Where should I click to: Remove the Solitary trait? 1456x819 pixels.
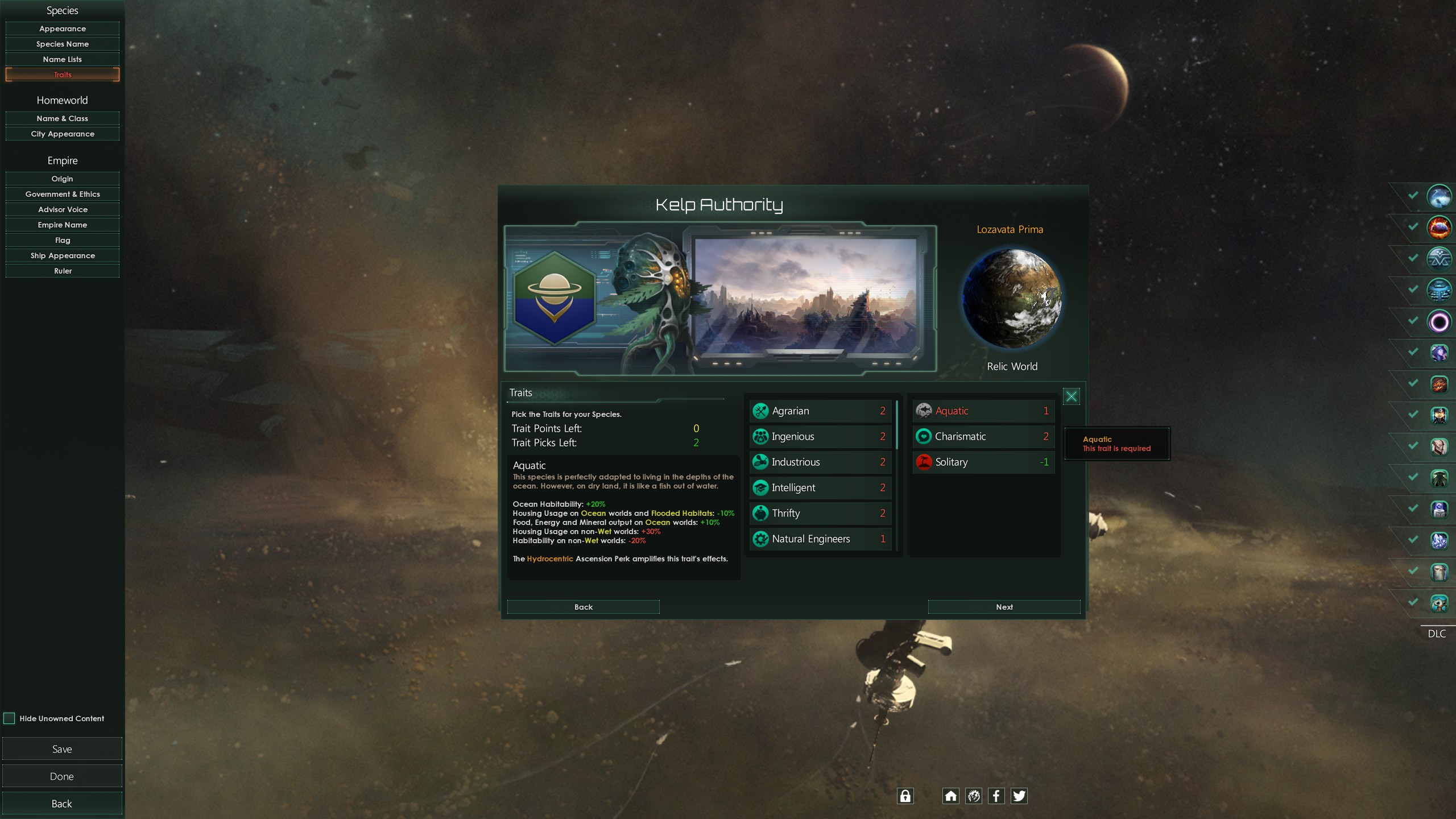pyautogui.click(x=983, y=462)
